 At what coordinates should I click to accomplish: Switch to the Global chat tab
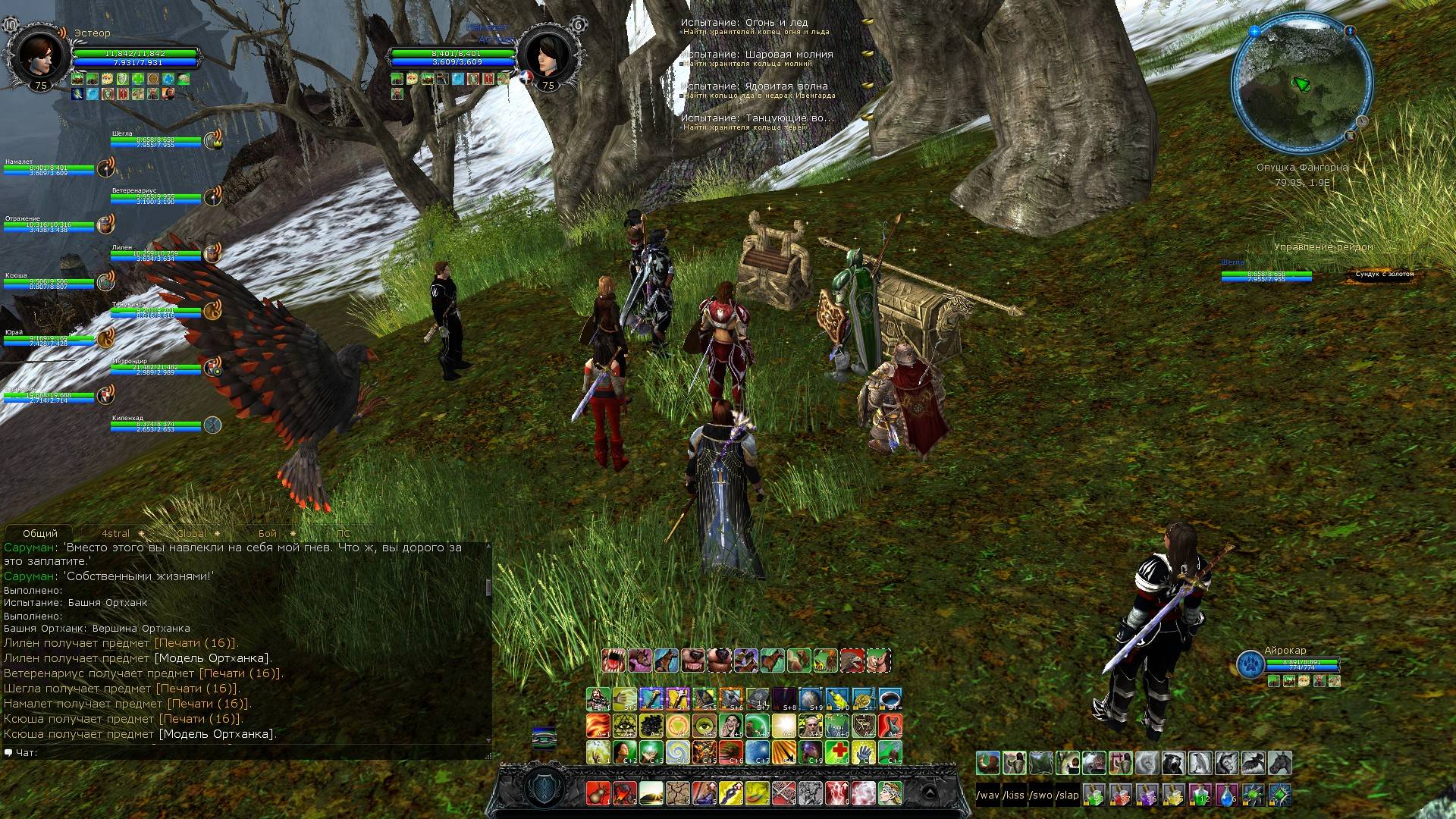(x=191, y=533)
